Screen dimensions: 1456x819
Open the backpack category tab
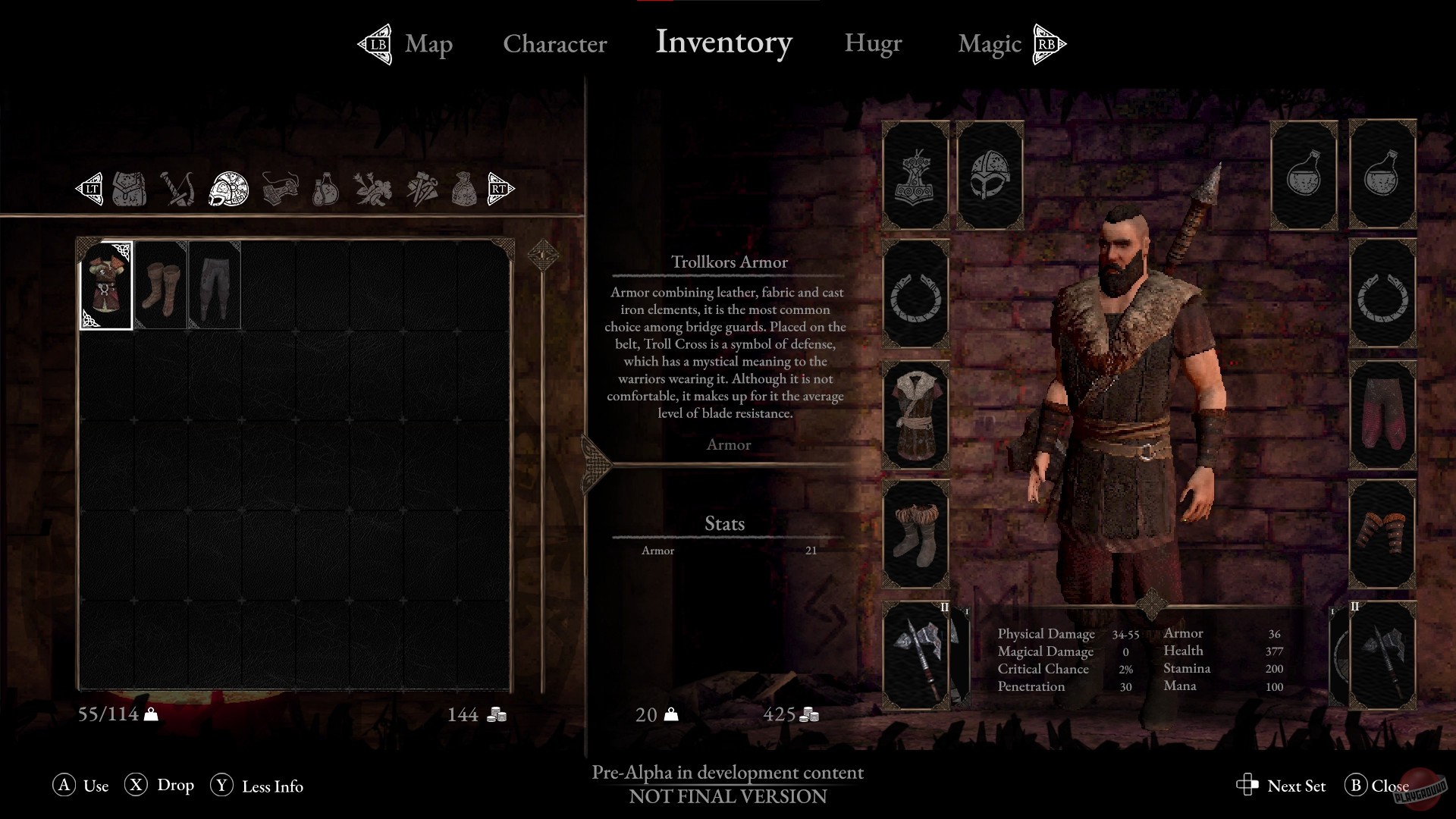tap(129, 190)
